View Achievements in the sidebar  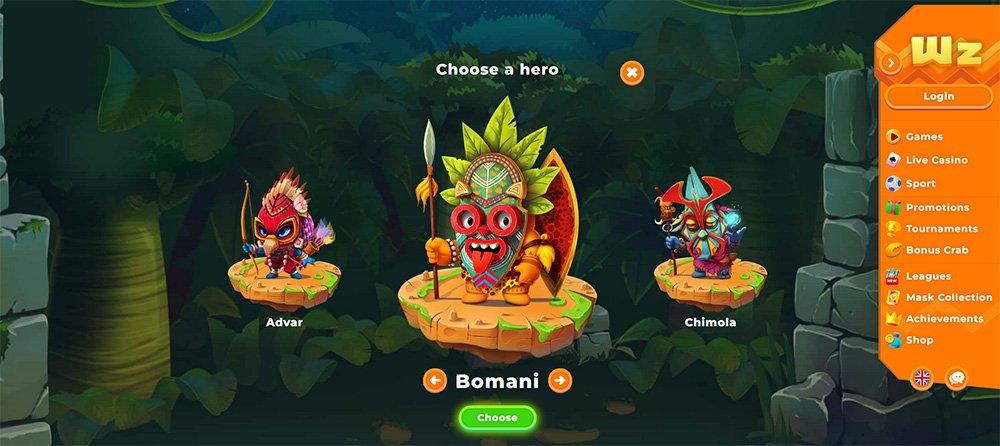point(943,318)
